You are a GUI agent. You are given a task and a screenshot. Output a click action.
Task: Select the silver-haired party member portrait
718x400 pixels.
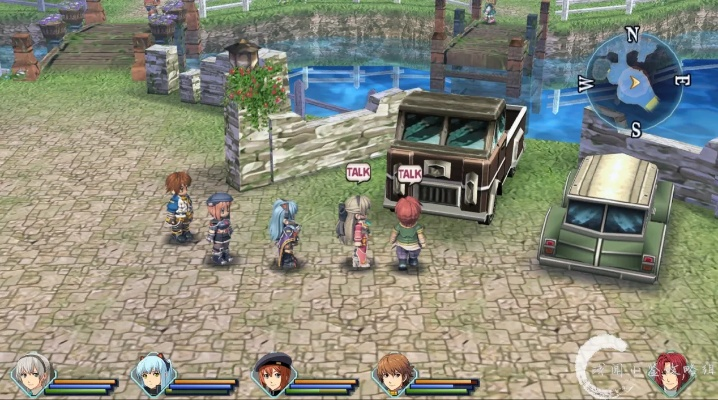(29, 375)
